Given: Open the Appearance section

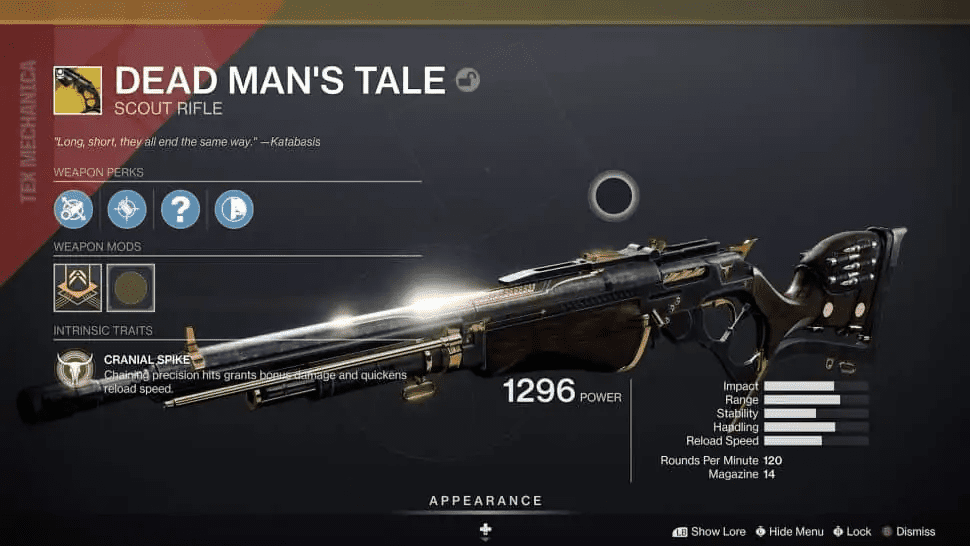Looking at the screenshot, I should [485, 501].
